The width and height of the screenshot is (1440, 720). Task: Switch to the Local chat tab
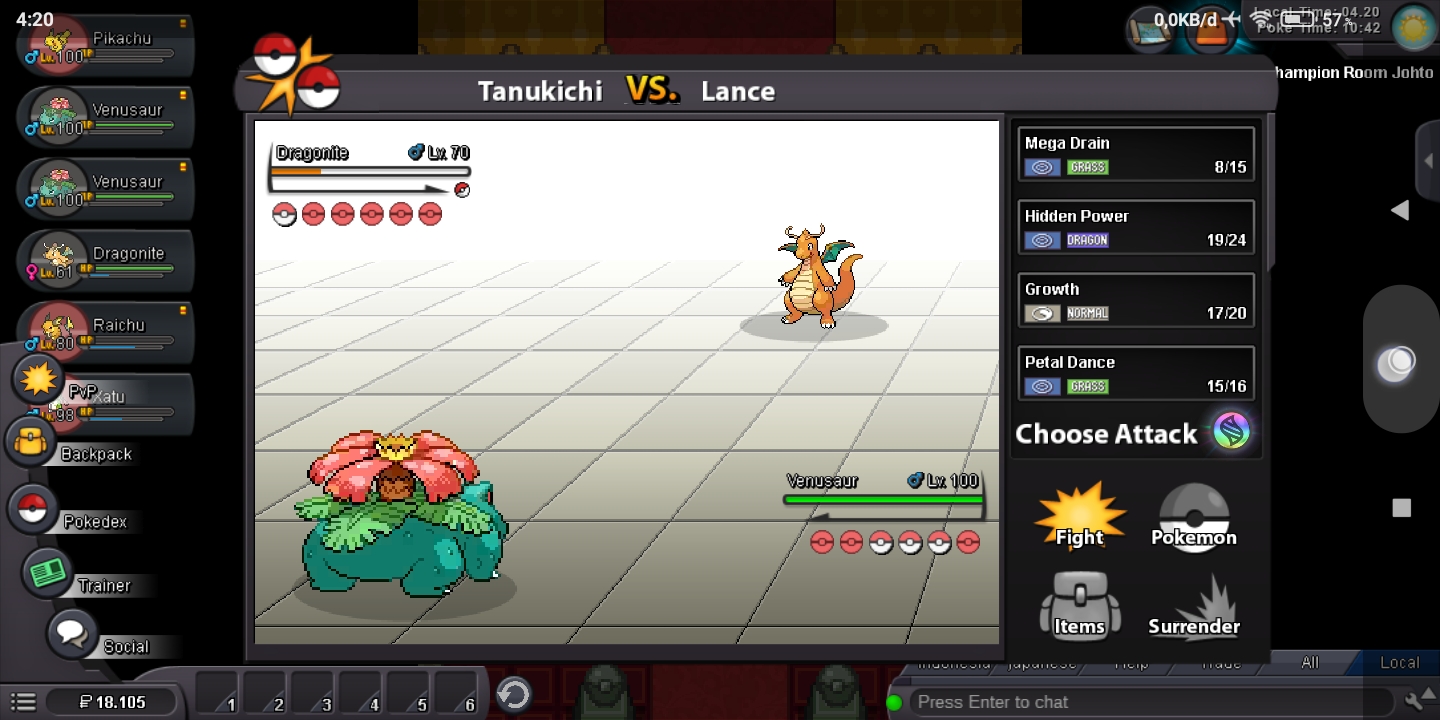[x=1398, y=662]
